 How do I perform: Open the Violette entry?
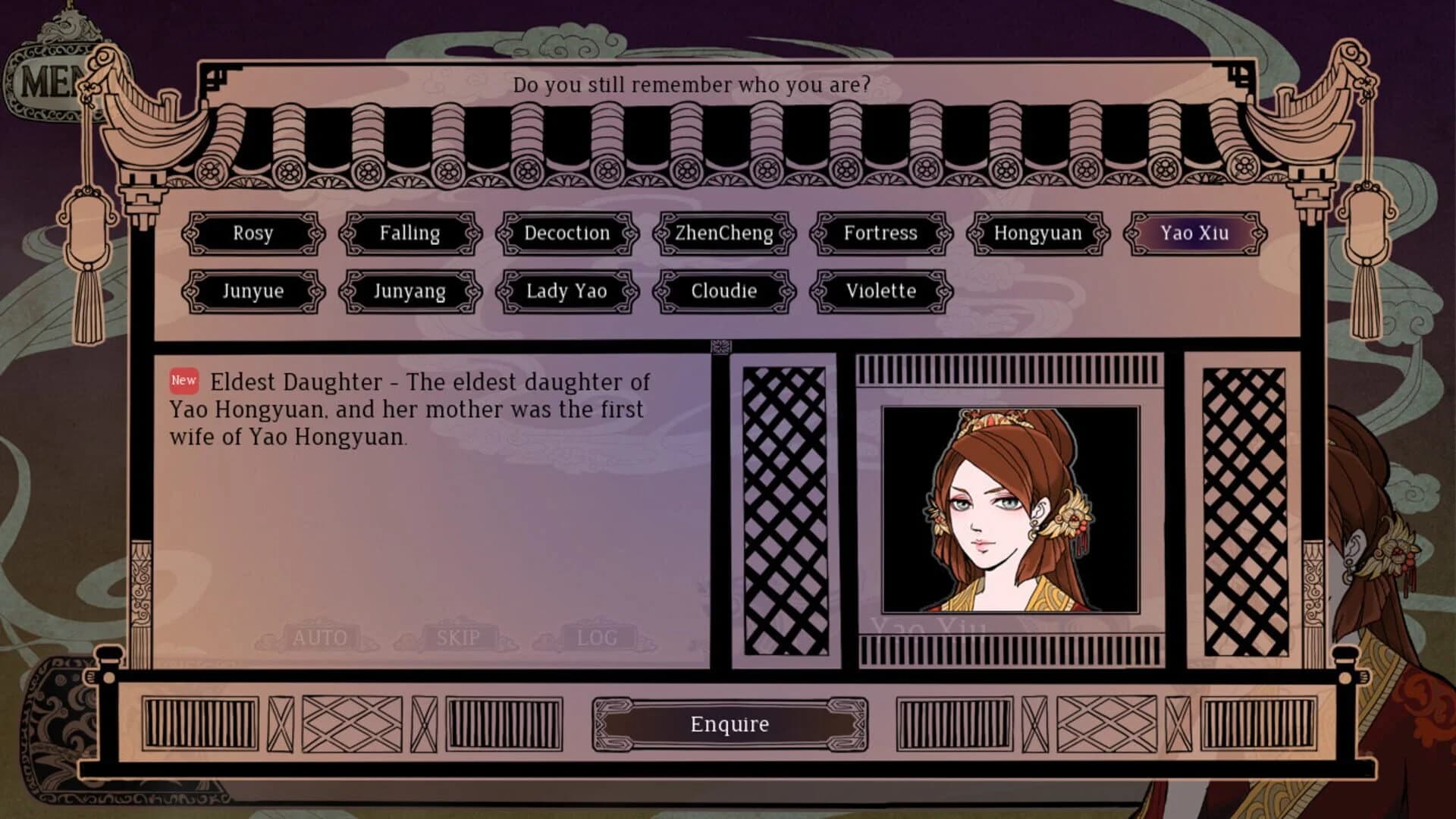pyautogui.click(x=880, y=291)
